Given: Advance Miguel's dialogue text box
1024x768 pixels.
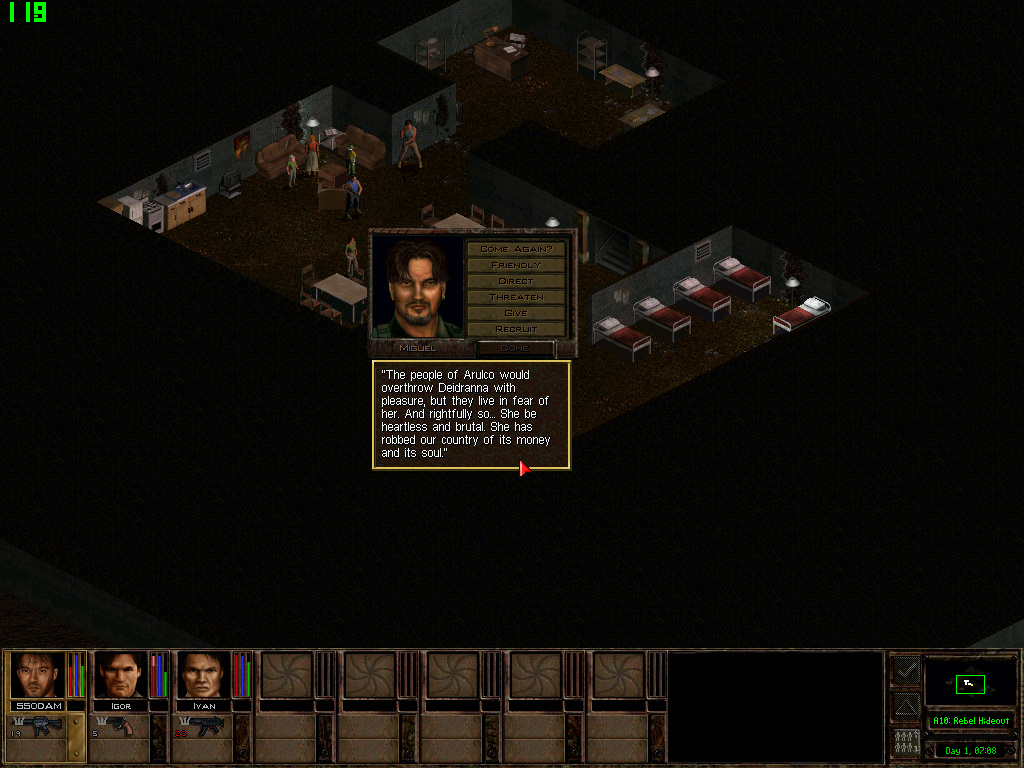Looking at the screenshot, I should pyautogui.click(x=471, y=415).
